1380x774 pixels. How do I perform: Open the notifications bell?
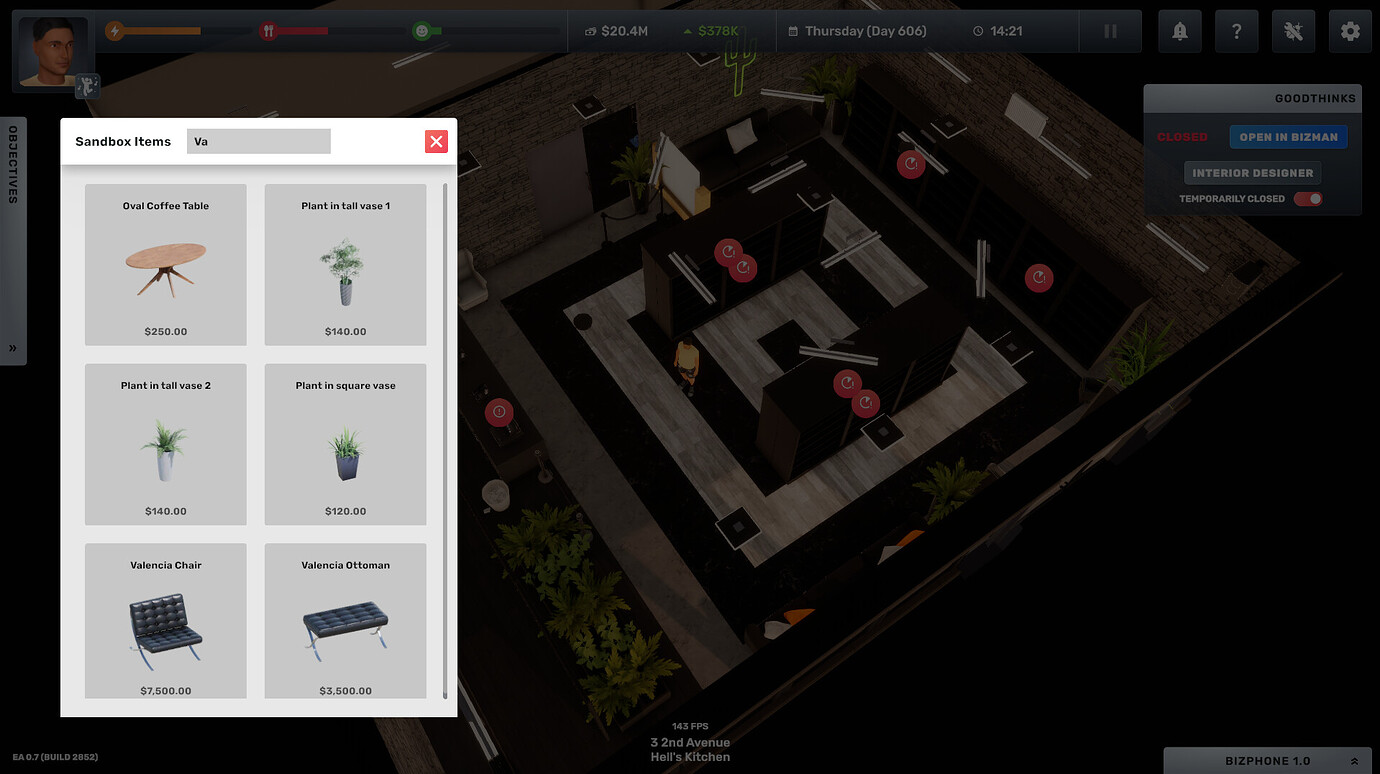click(x=1179, y=31)
